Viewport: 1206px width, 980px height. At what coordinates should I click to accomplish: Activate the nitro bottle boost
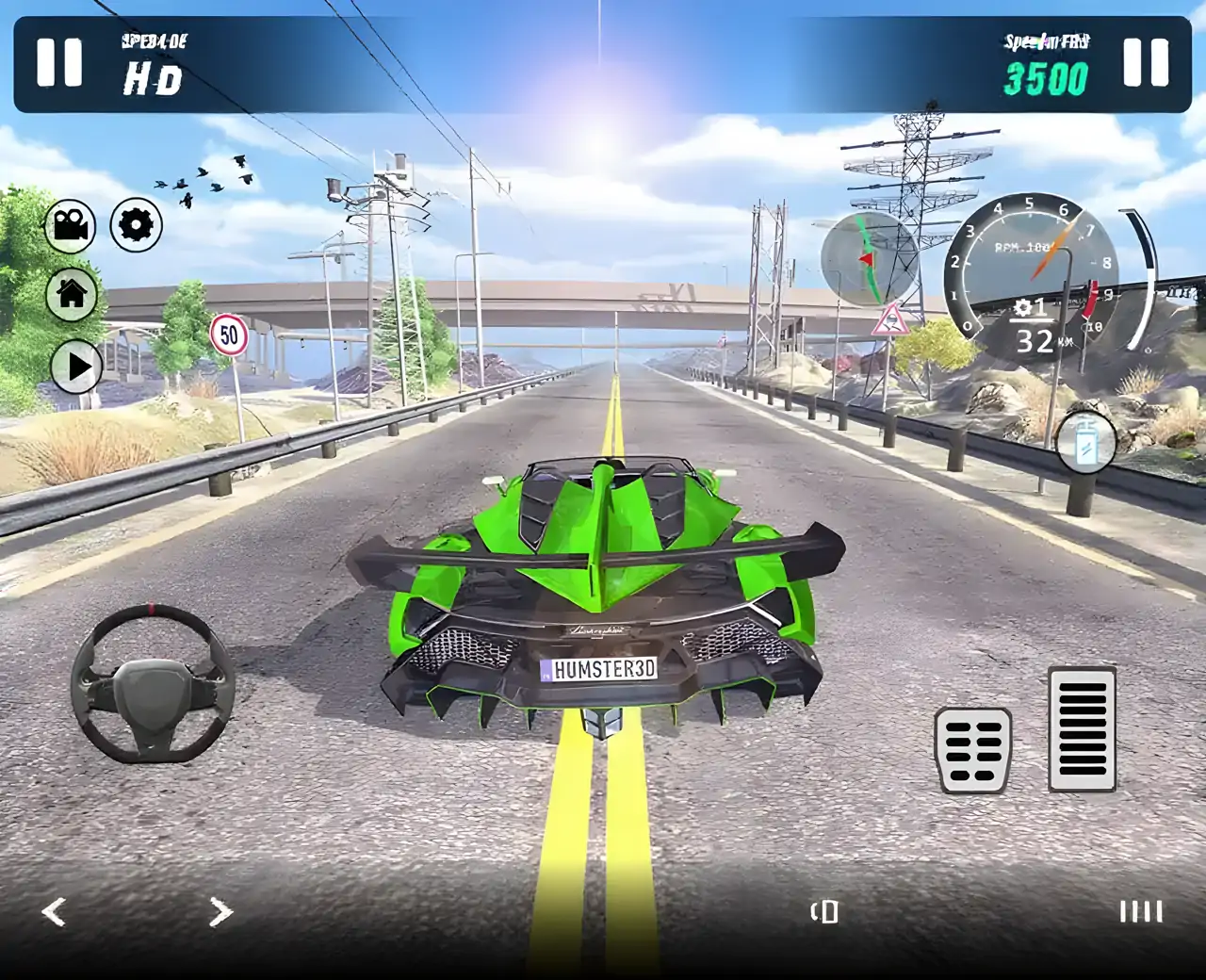pyautogui.click(x=1085, y=442)
